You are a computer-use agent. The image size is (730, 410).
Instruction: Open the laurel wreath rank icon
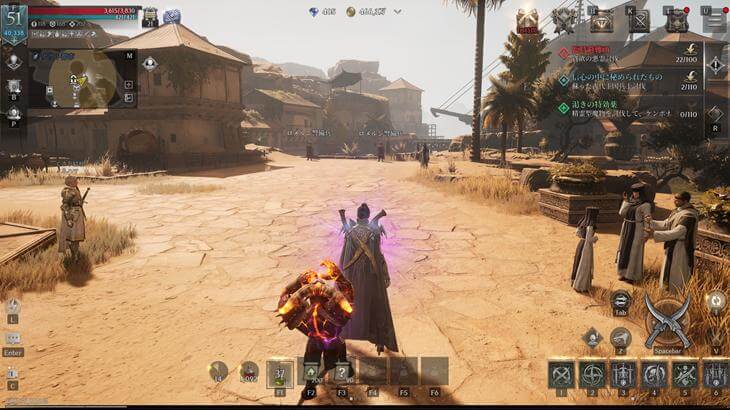coord(564,19)
